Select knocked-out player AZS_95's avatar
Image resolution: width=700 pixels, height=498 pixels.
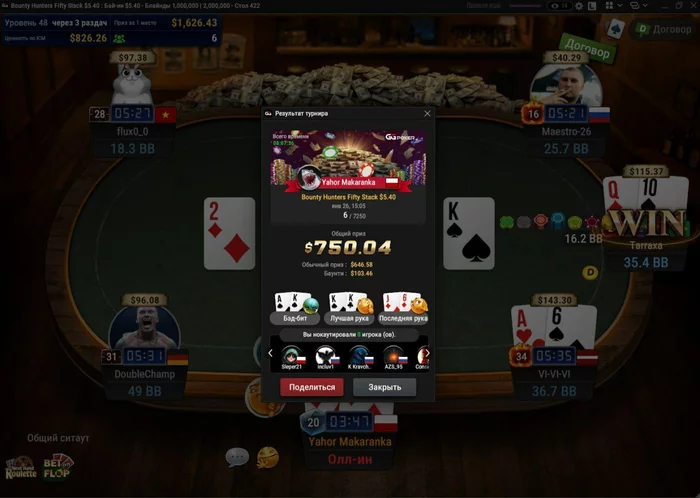tap(392, 355)
